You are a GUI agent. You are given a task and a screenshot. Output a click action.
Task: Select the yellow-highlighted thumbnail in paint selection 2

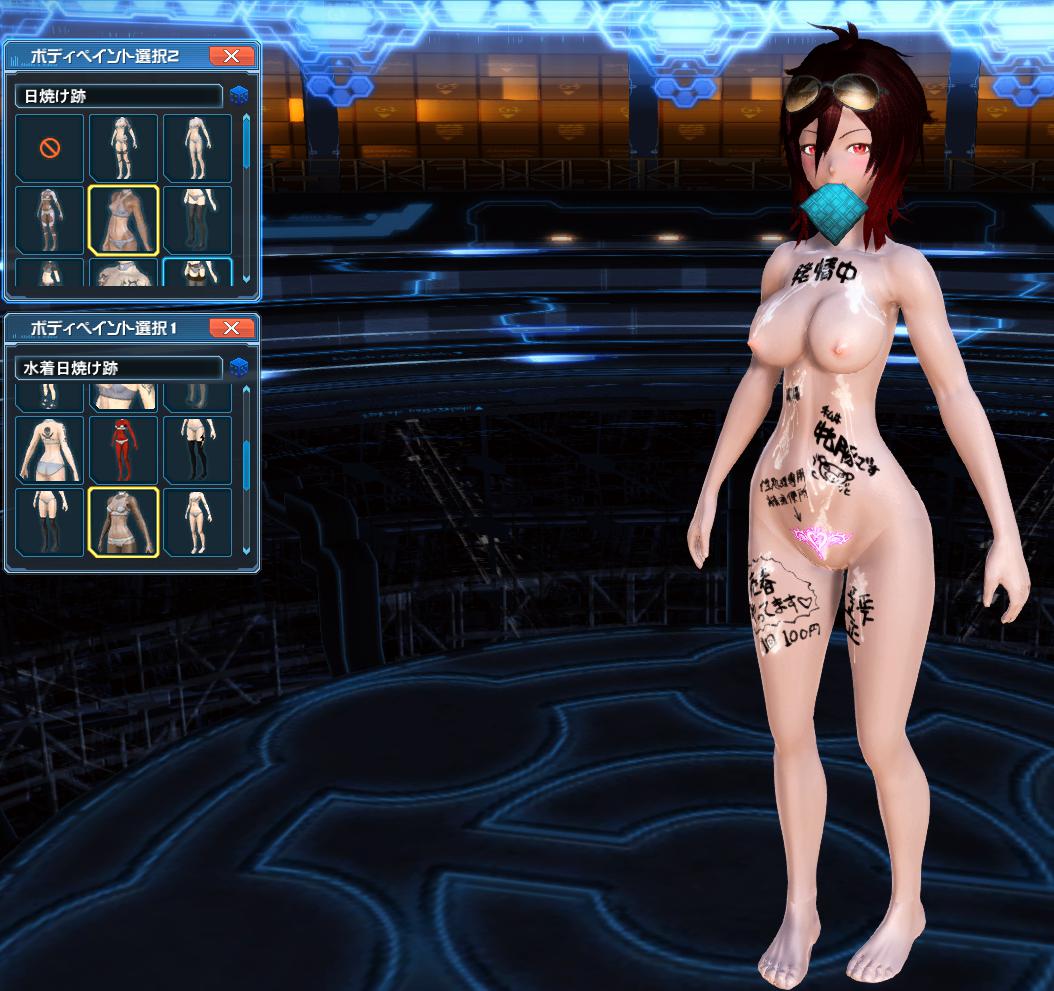124,221
